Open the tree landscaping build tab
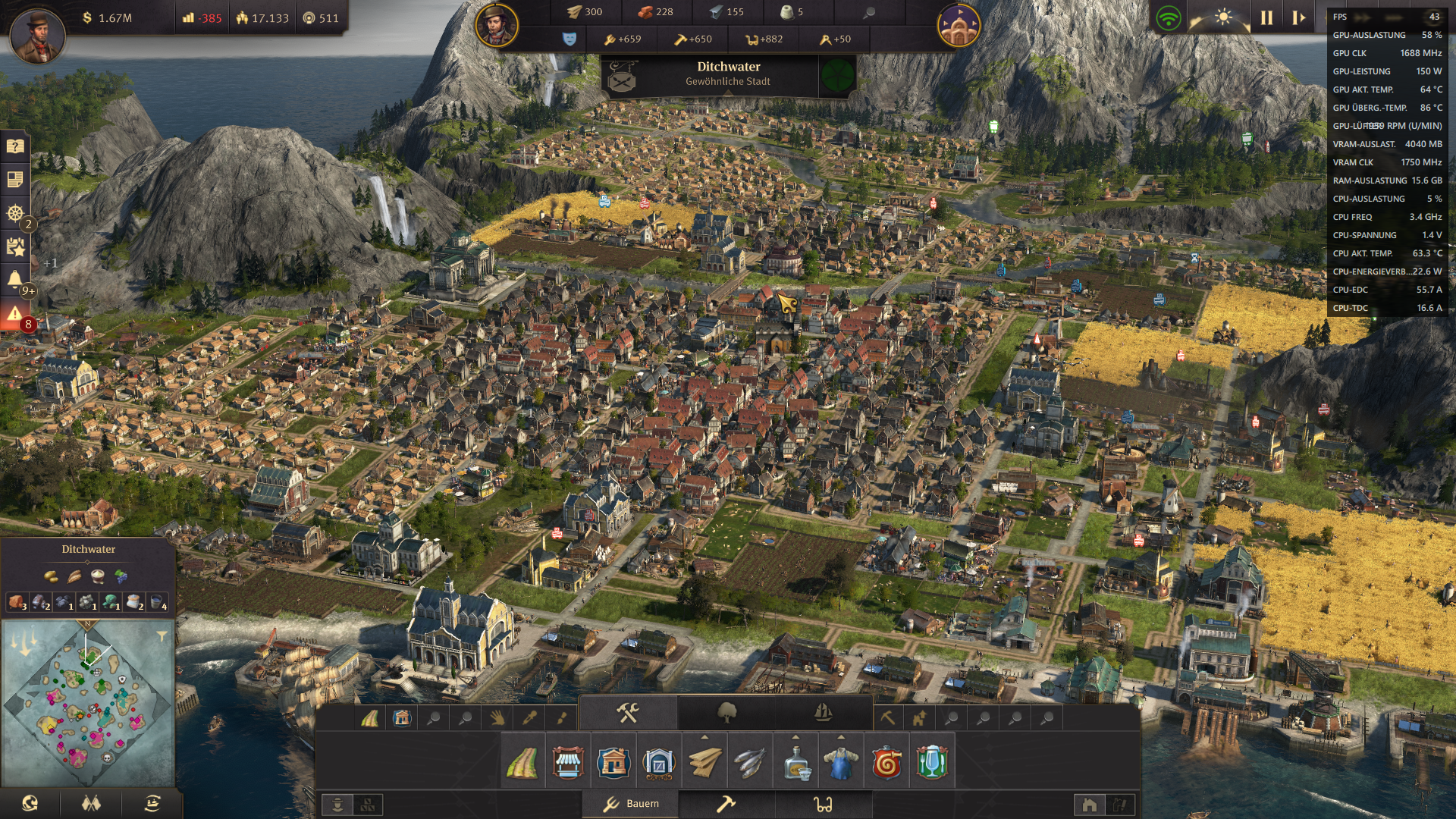The height and width of the screenshot is (819, 1456). point(726,713)
